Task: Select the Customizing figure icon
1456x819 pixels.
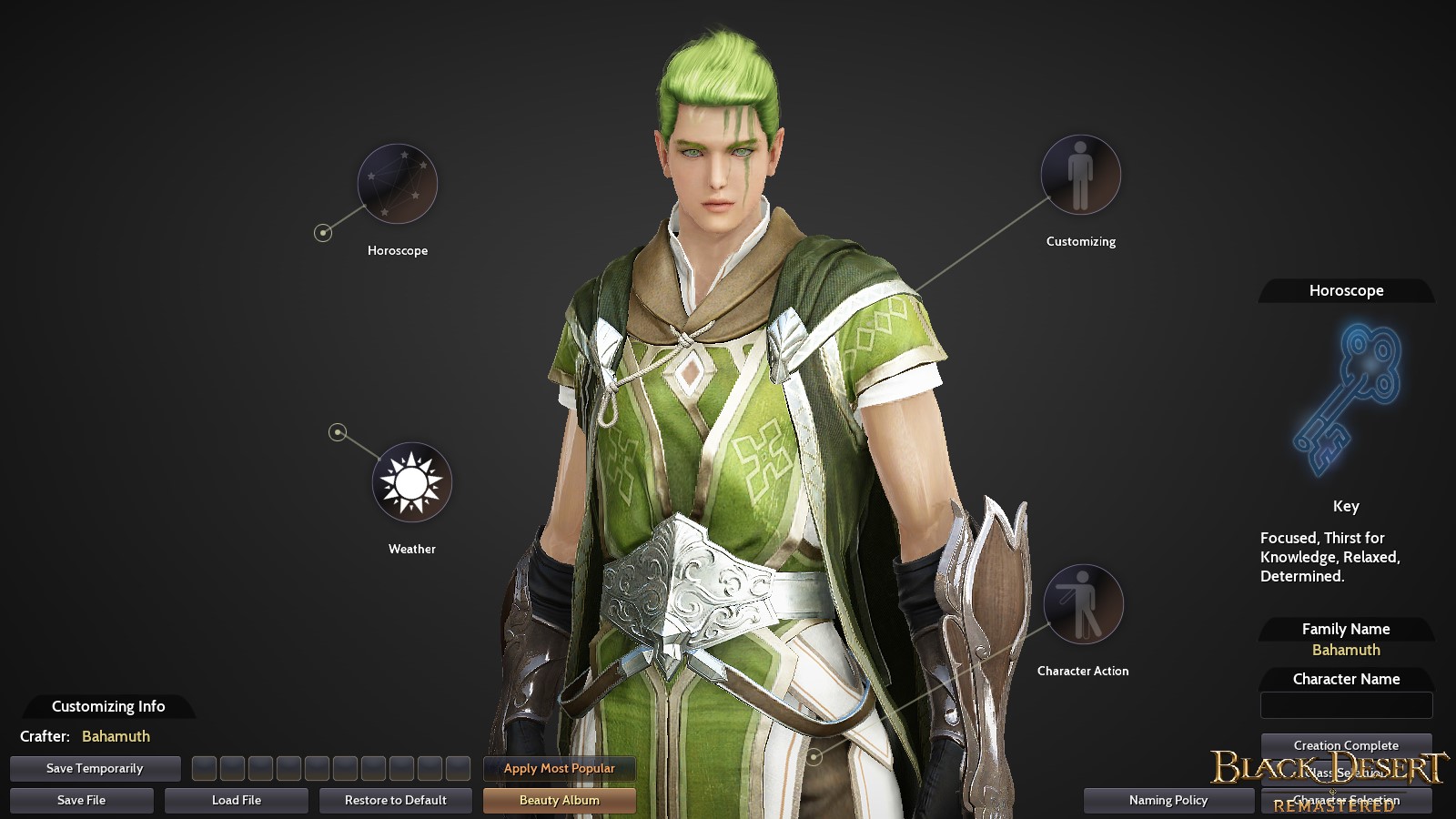Action: pos(1080,176)
